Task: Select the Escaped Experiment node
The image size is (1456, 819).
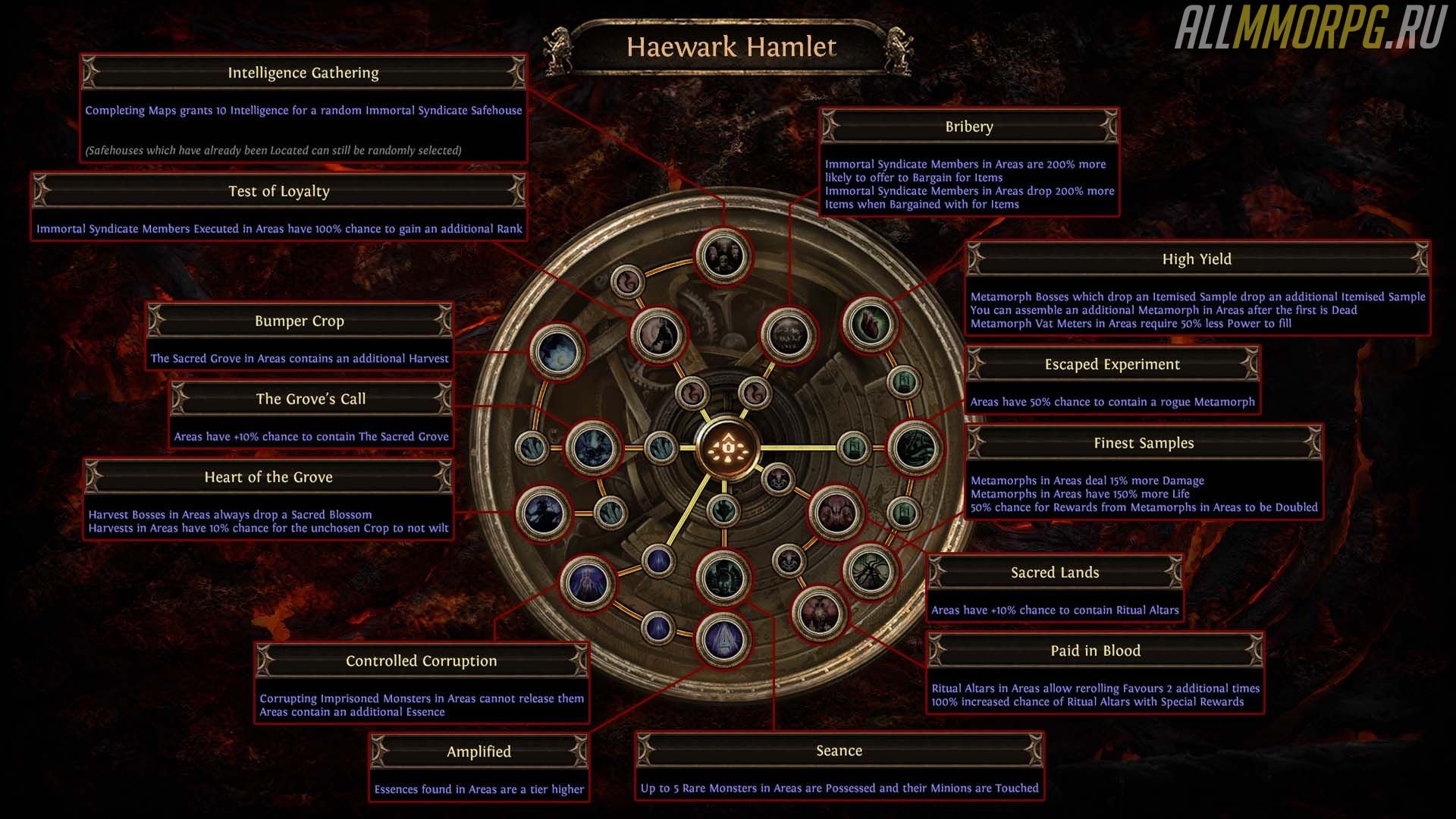Action: pyautogui.click(x=915, y=447)
